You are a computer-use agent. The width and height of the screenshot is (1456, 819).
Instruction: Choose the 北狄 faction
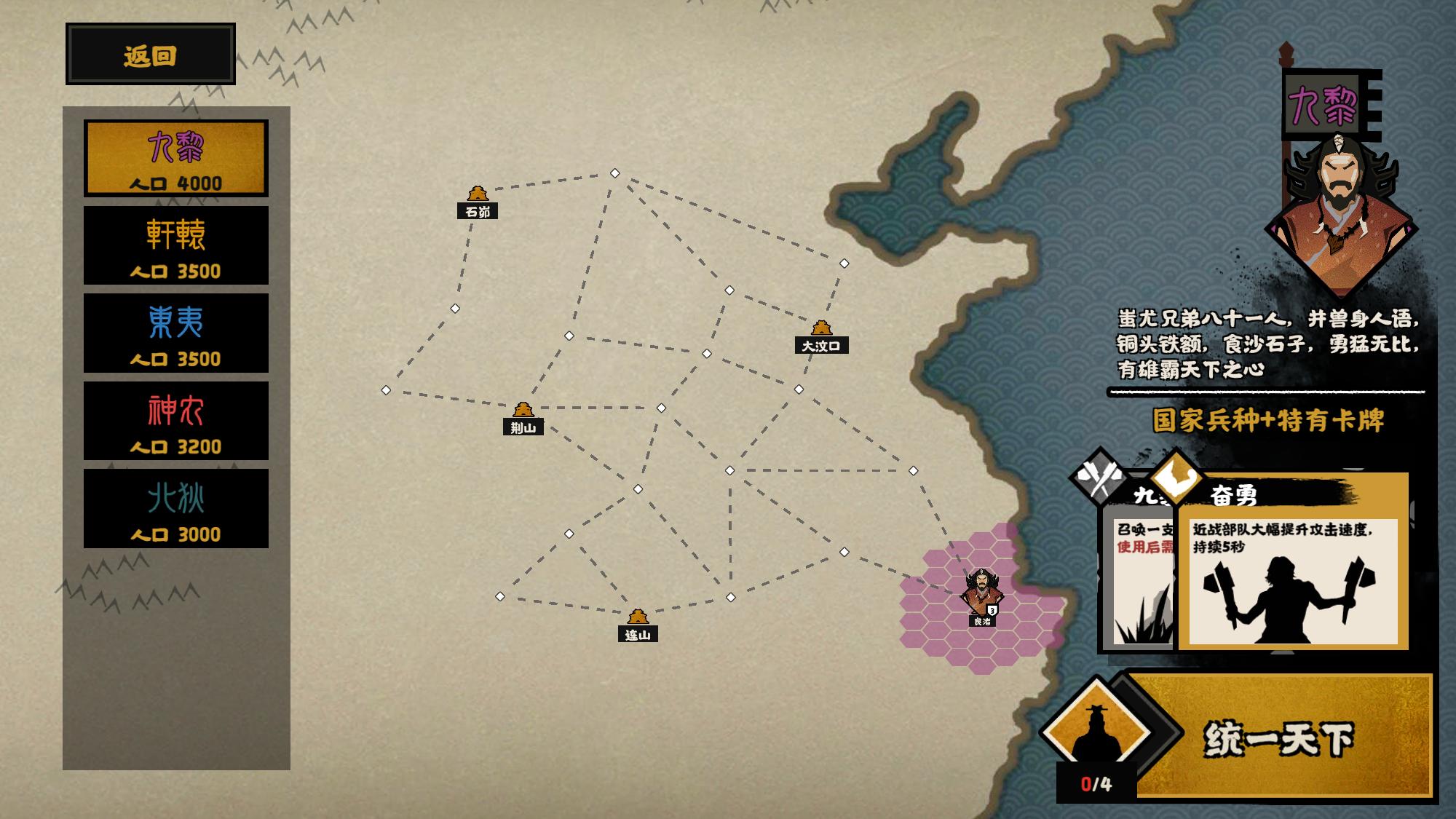[x=176, y=508]
